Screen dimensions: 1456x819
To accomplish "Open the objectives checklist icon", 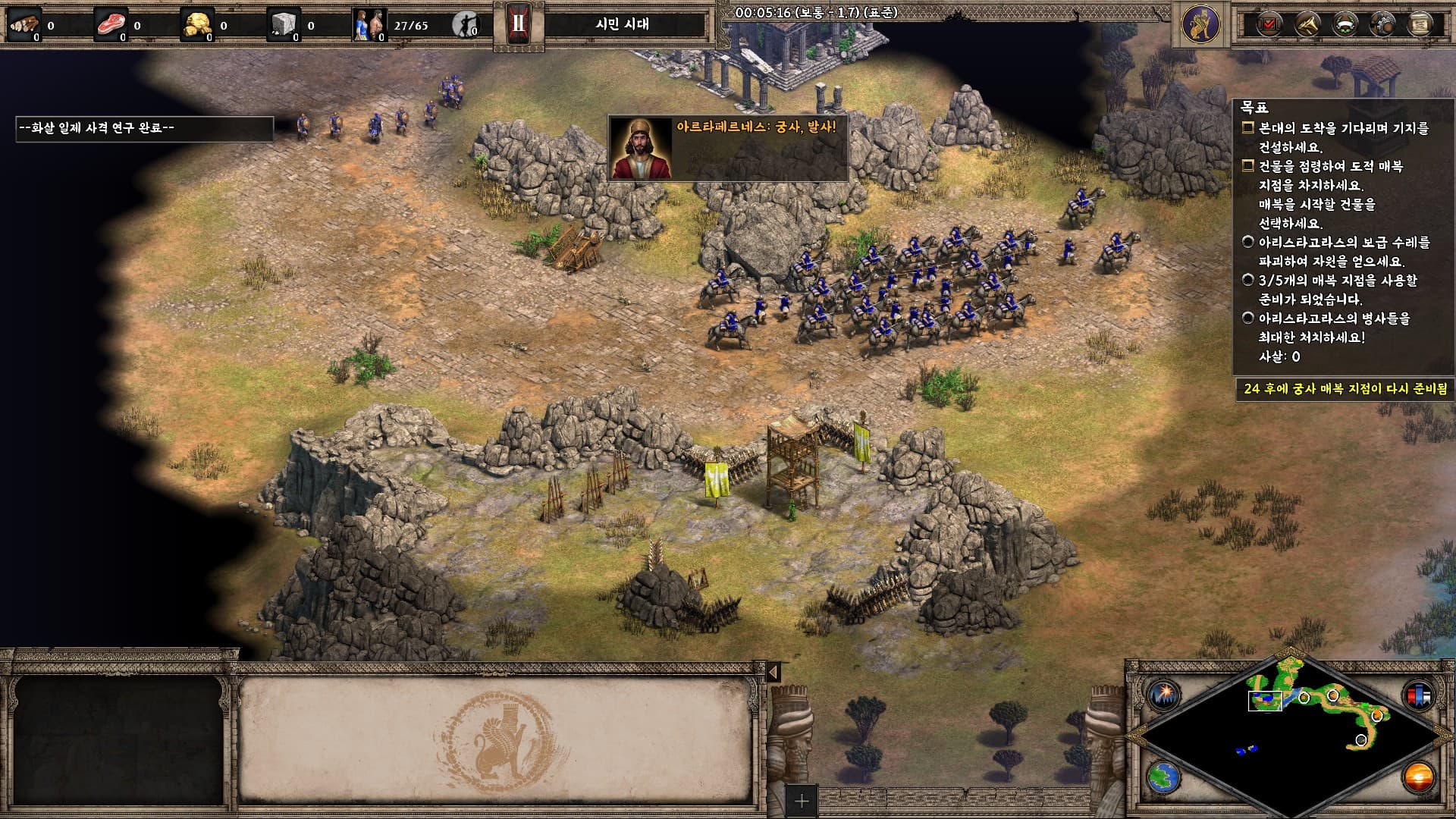I will coord(1268,24).
